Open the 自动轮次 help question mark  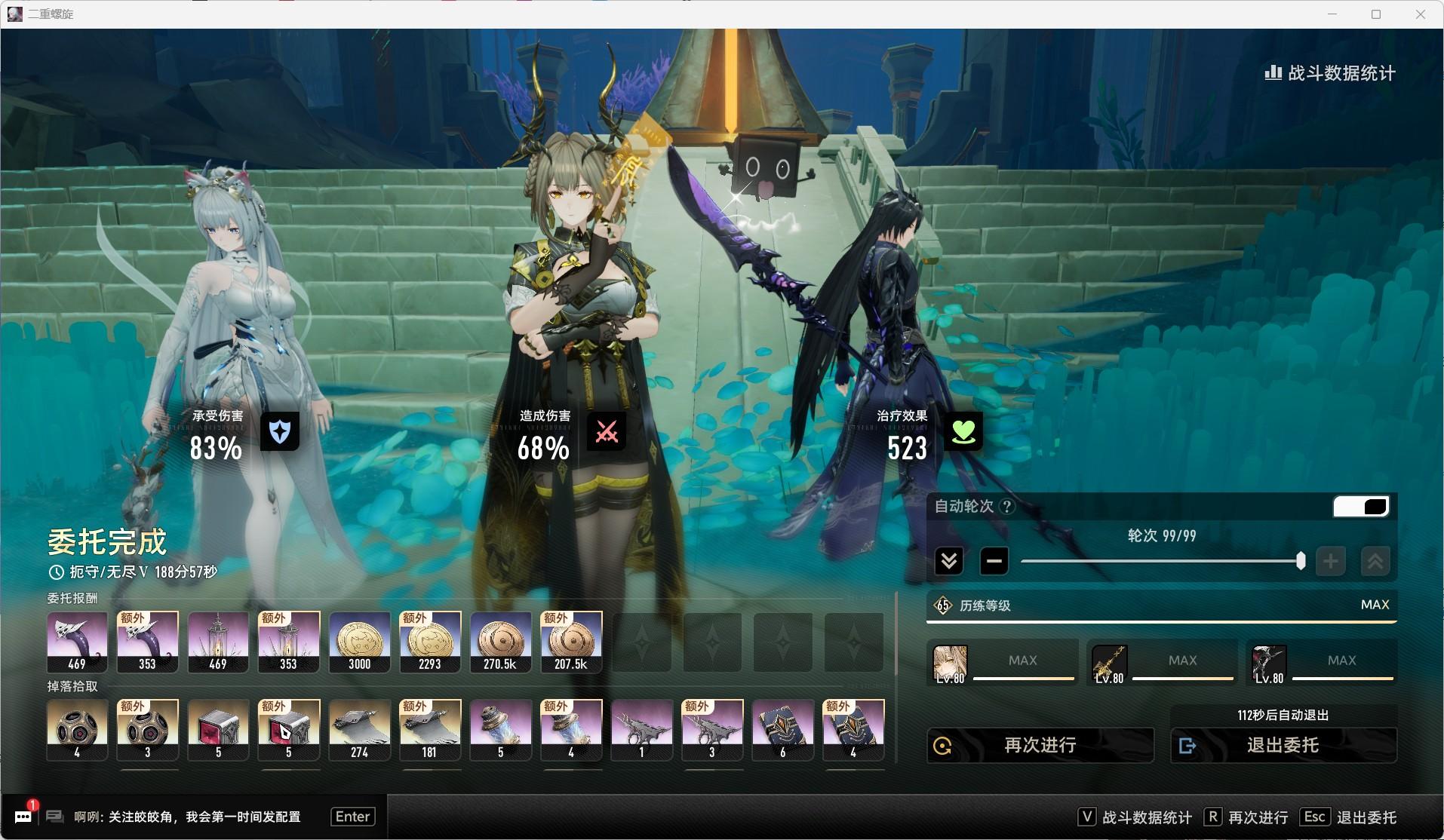pos(1006,507)
